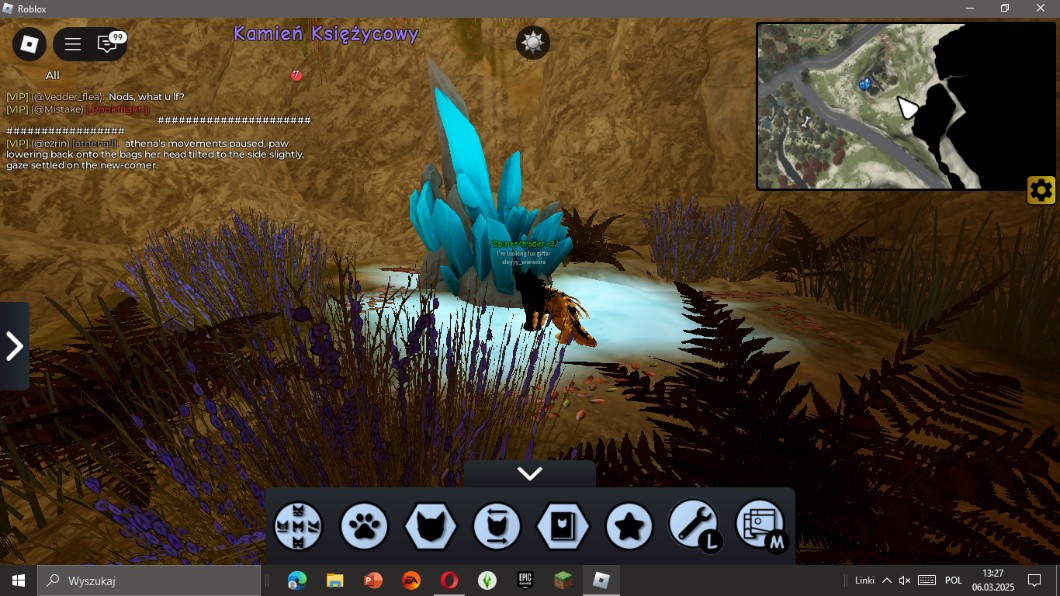1060x596 pixels.
Task: Open the cat faces emote wheel
Action: 299,526
